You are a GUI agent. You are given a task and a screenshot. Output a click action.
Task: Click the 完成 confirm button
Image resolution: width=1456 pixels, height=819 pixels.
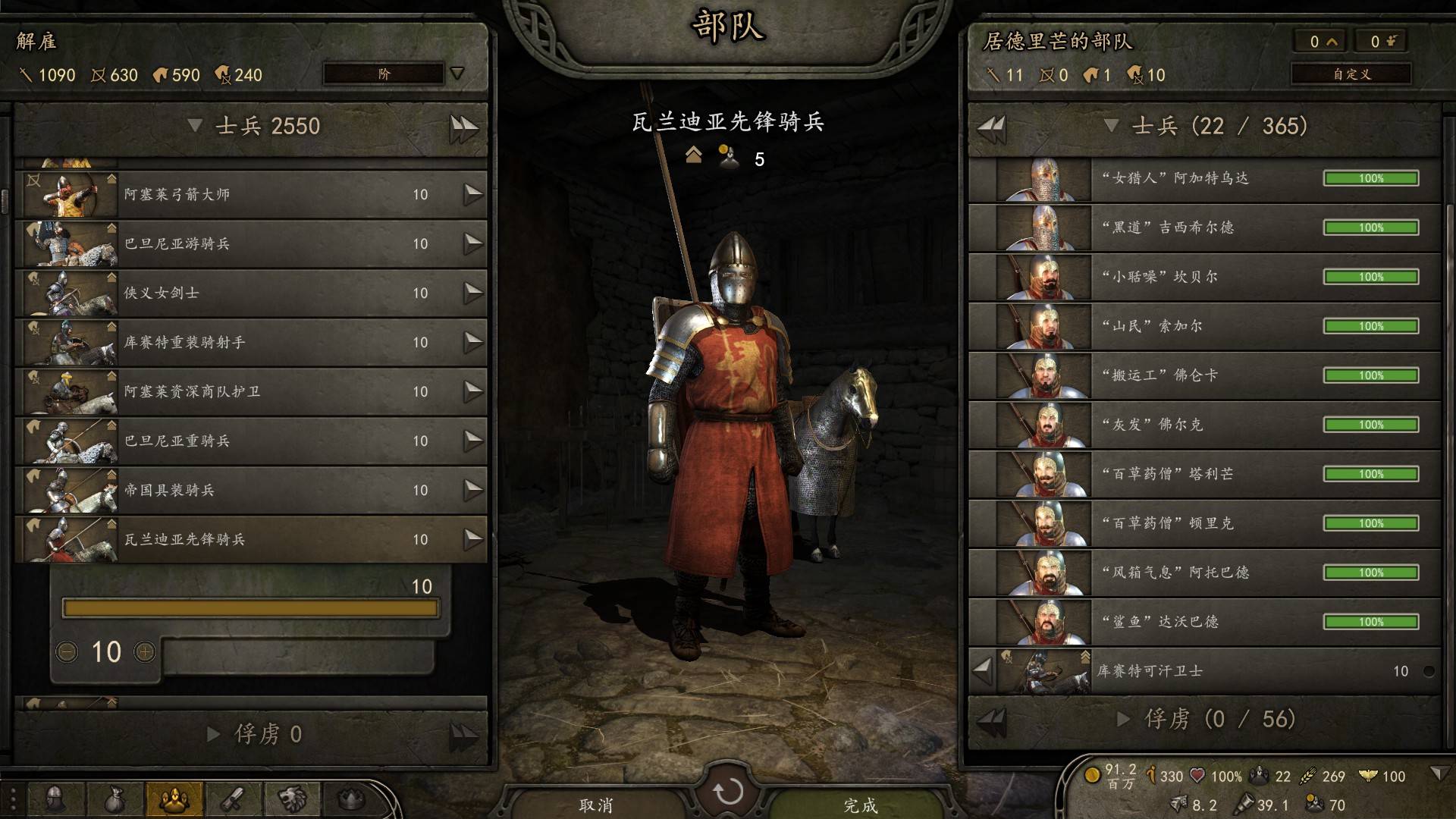point(860,804)
